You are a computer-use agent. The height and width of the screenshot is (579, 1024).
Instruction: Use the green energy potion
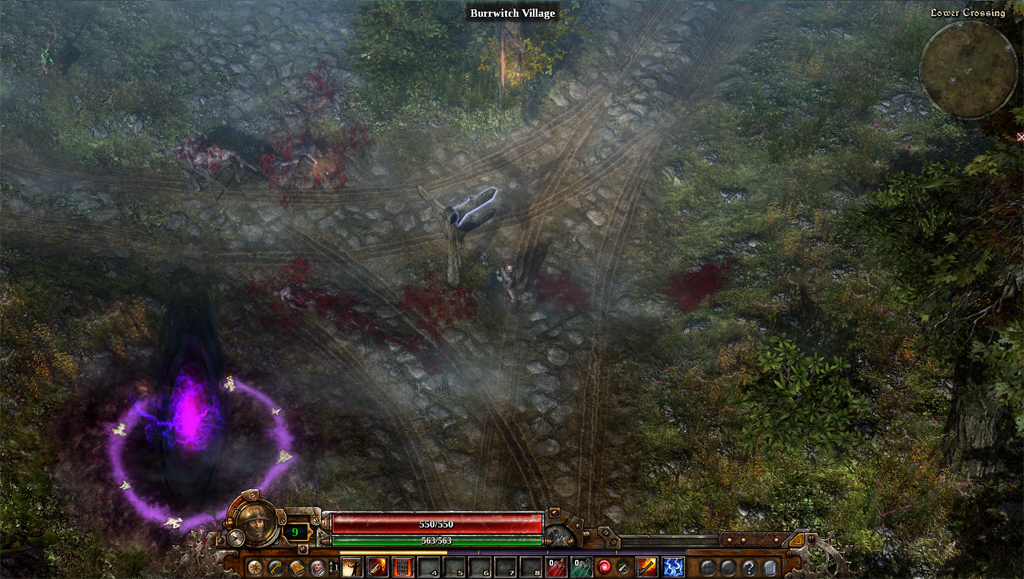582,568
